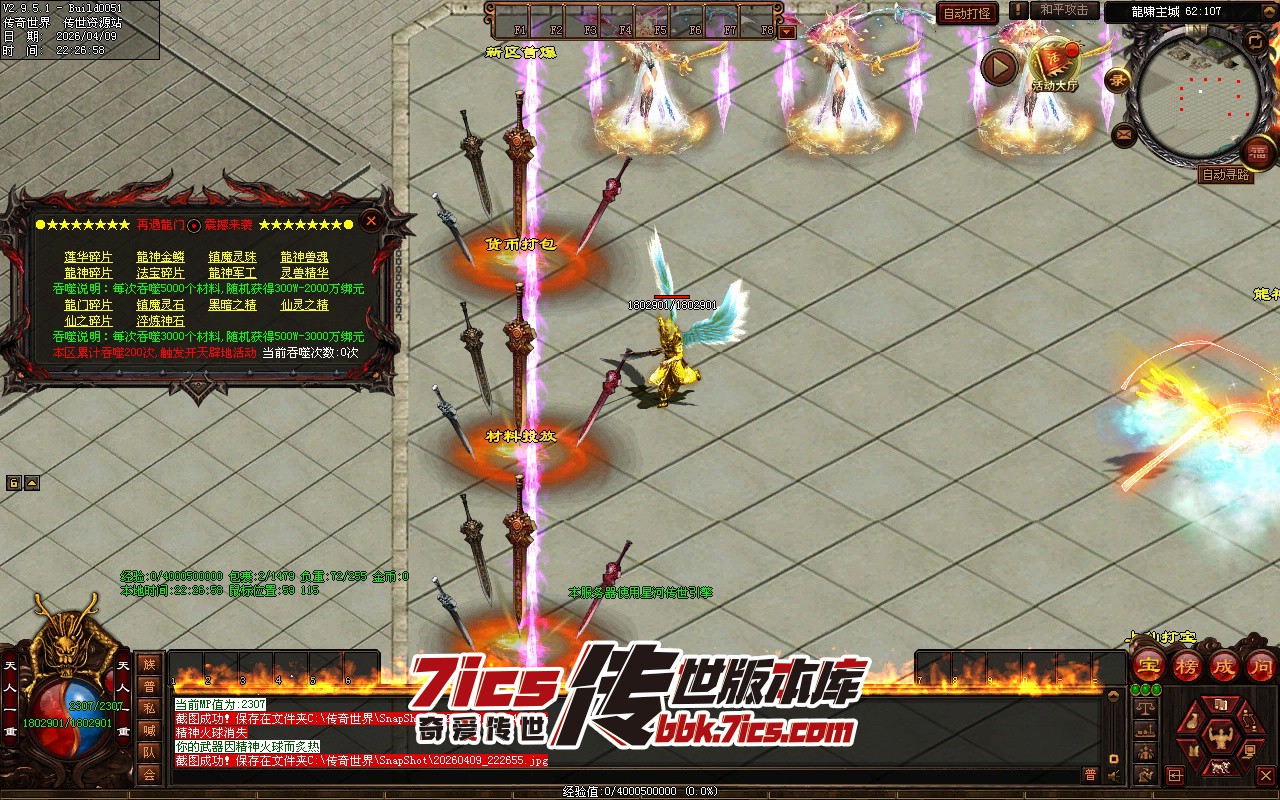
Task: Choose 黑暗之精 from the dialog
Action: 232,305
